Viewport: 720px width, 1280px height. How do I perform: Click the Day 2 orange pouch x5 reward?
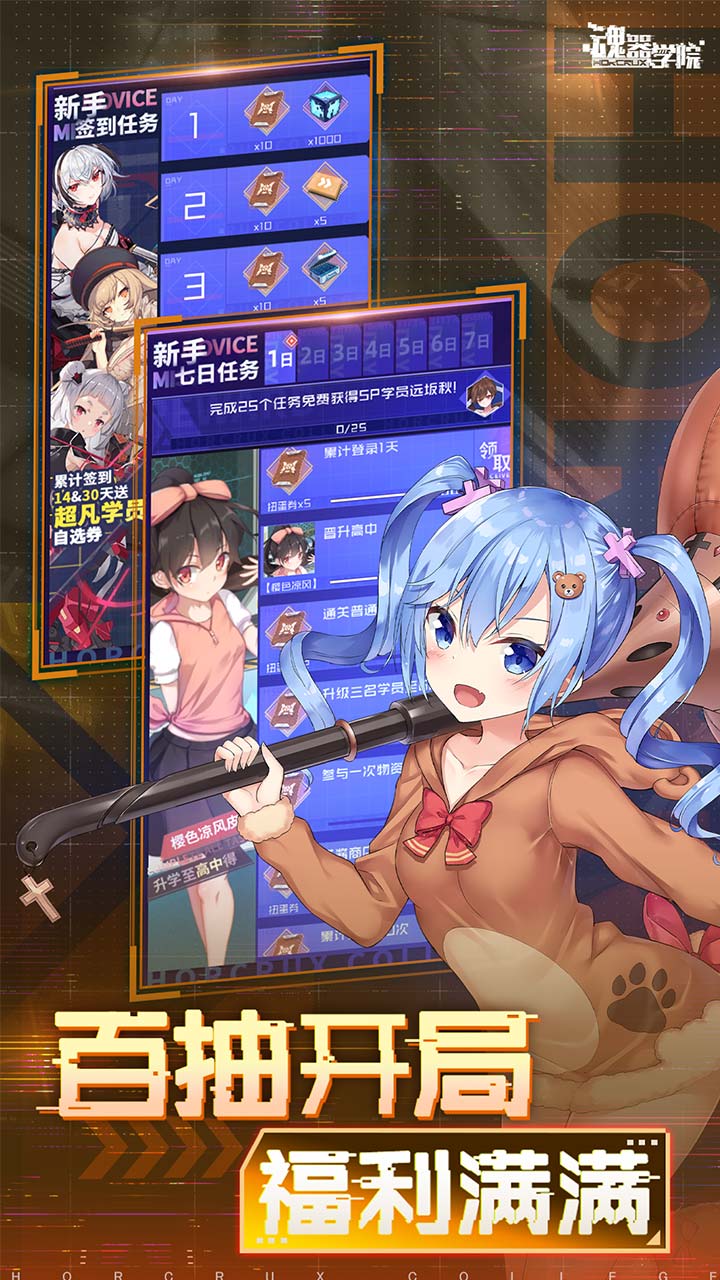pyautogui.click(x=323, y=186)
